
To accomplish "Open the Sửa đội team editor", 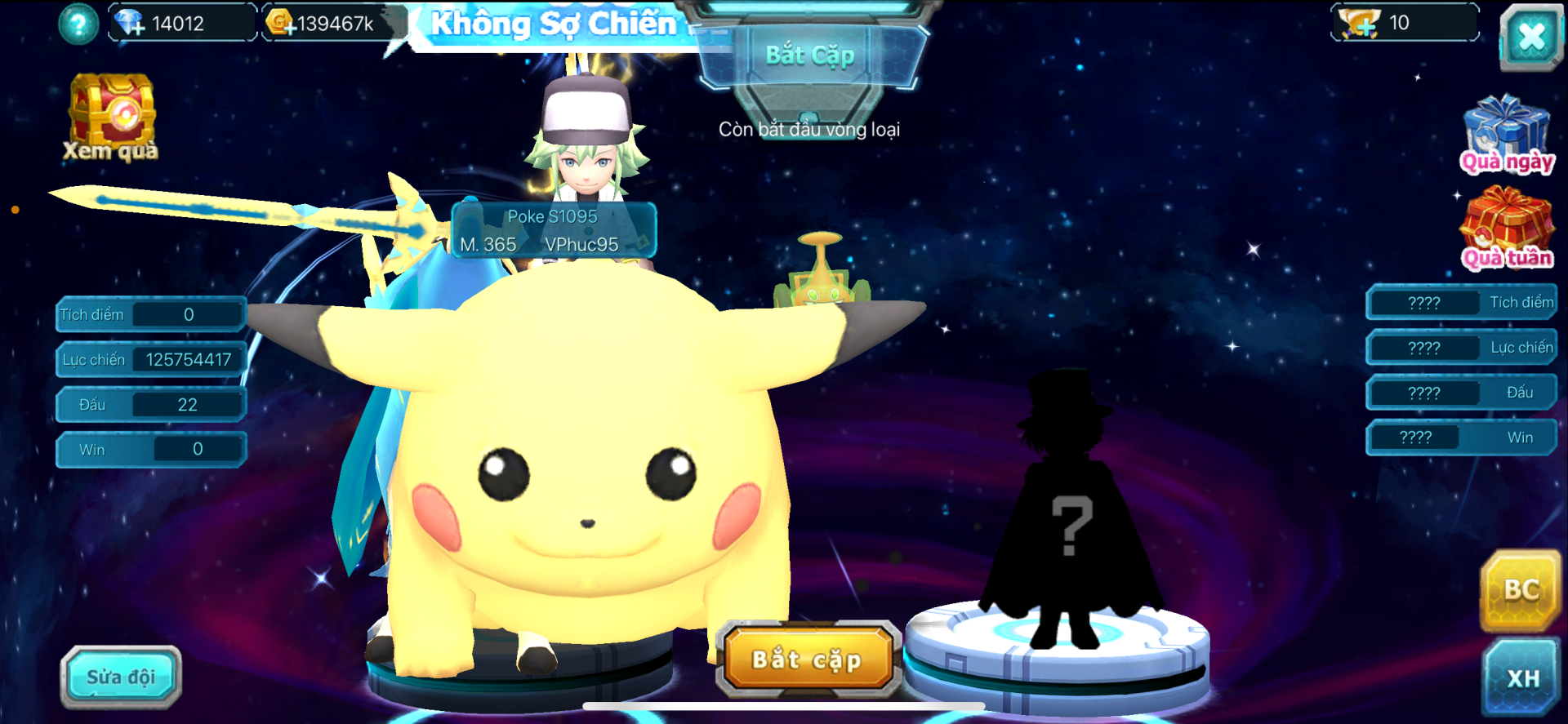I will click(x=121, y=677).
